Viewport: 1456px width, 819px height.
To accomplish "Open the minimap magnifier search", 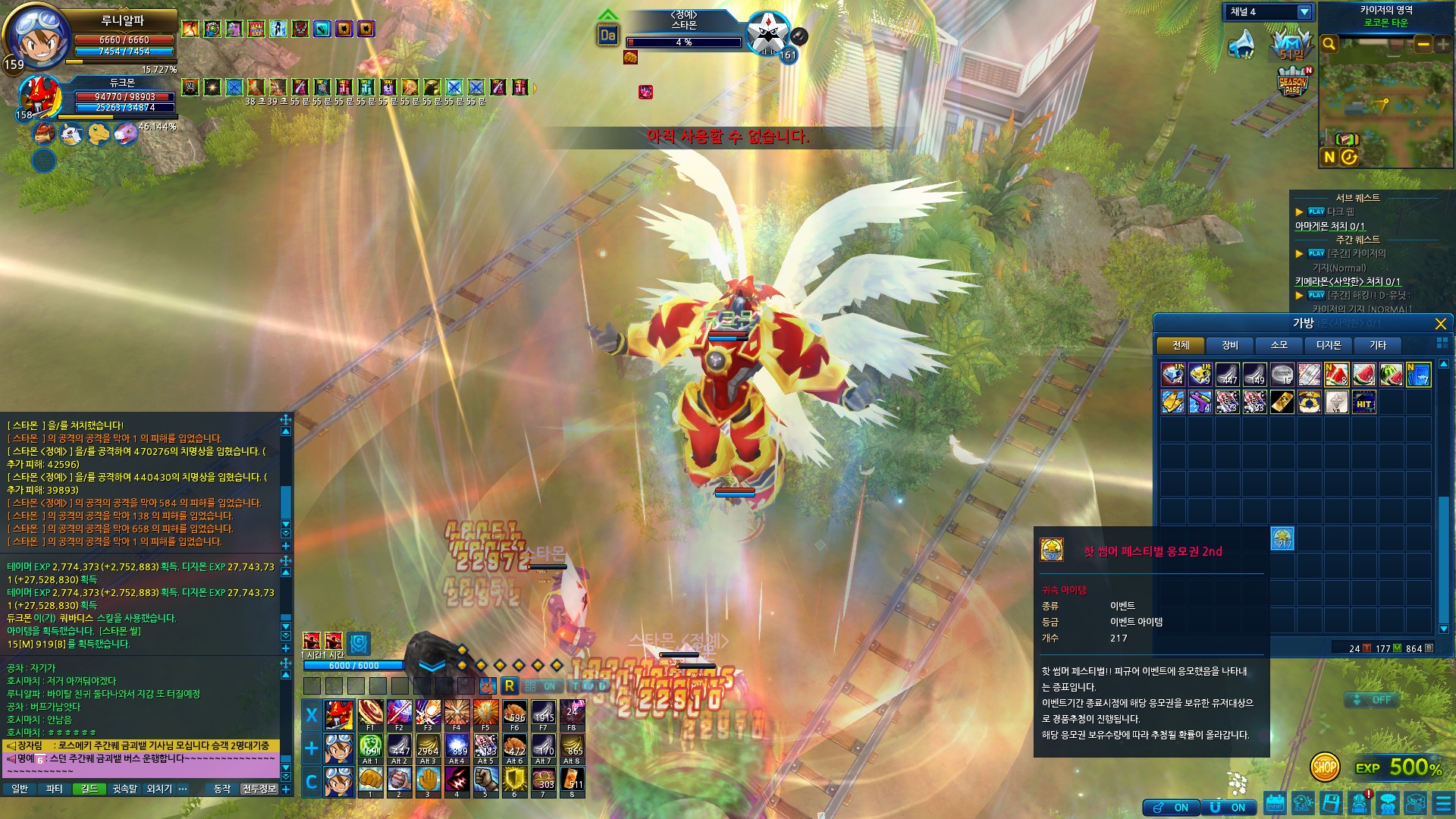I will (1329, 44).
